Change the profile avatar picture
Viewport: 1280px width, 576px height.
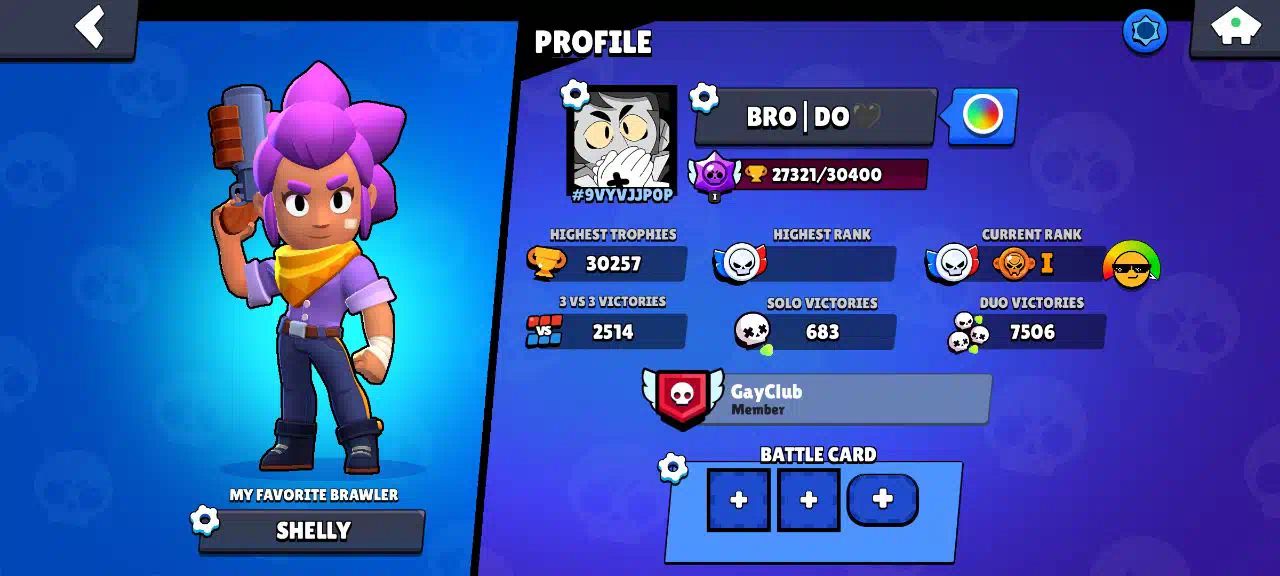622,140
